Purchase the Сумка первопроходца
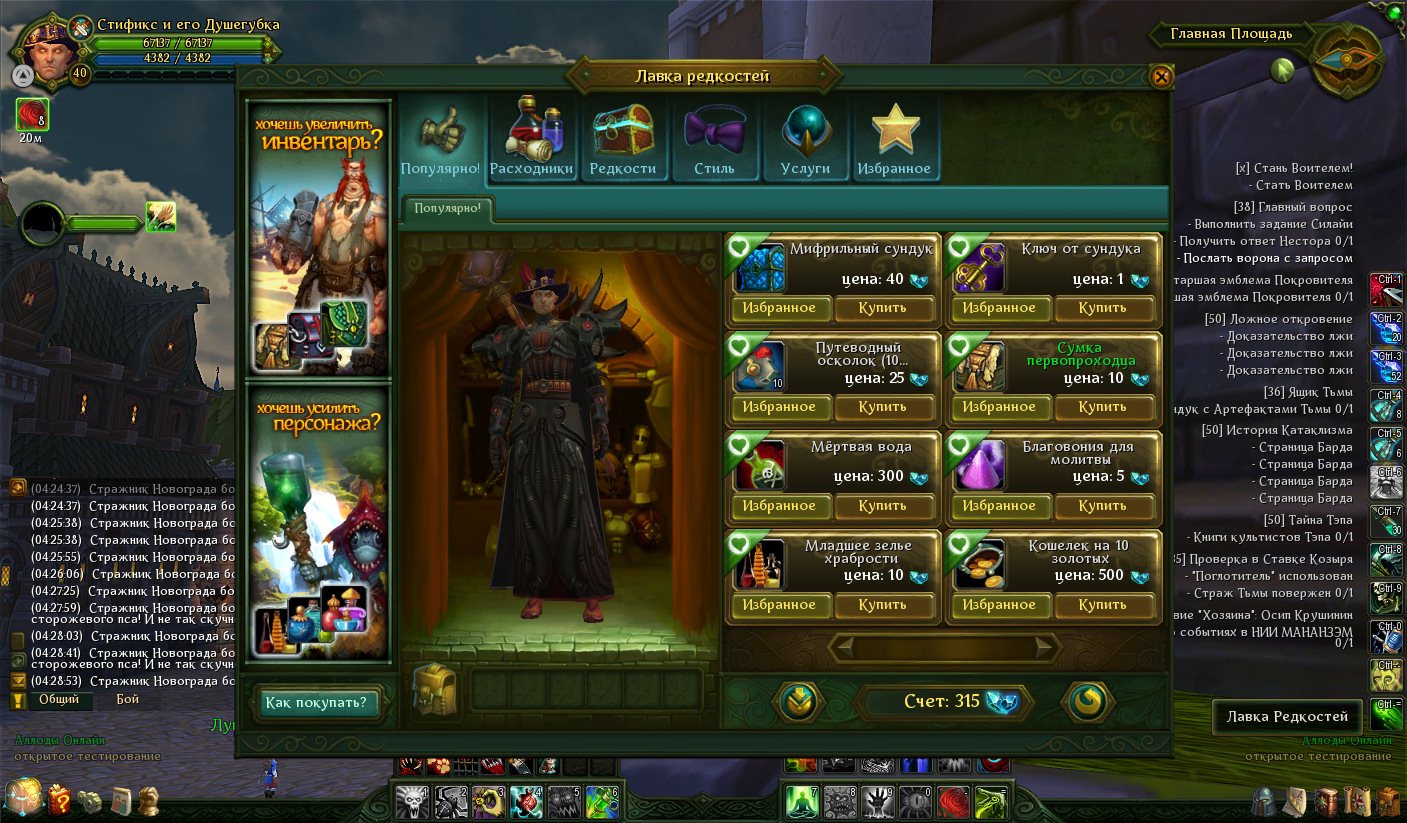The width and height of the screenshot is (1407, 823). [x=1102, y=407]
